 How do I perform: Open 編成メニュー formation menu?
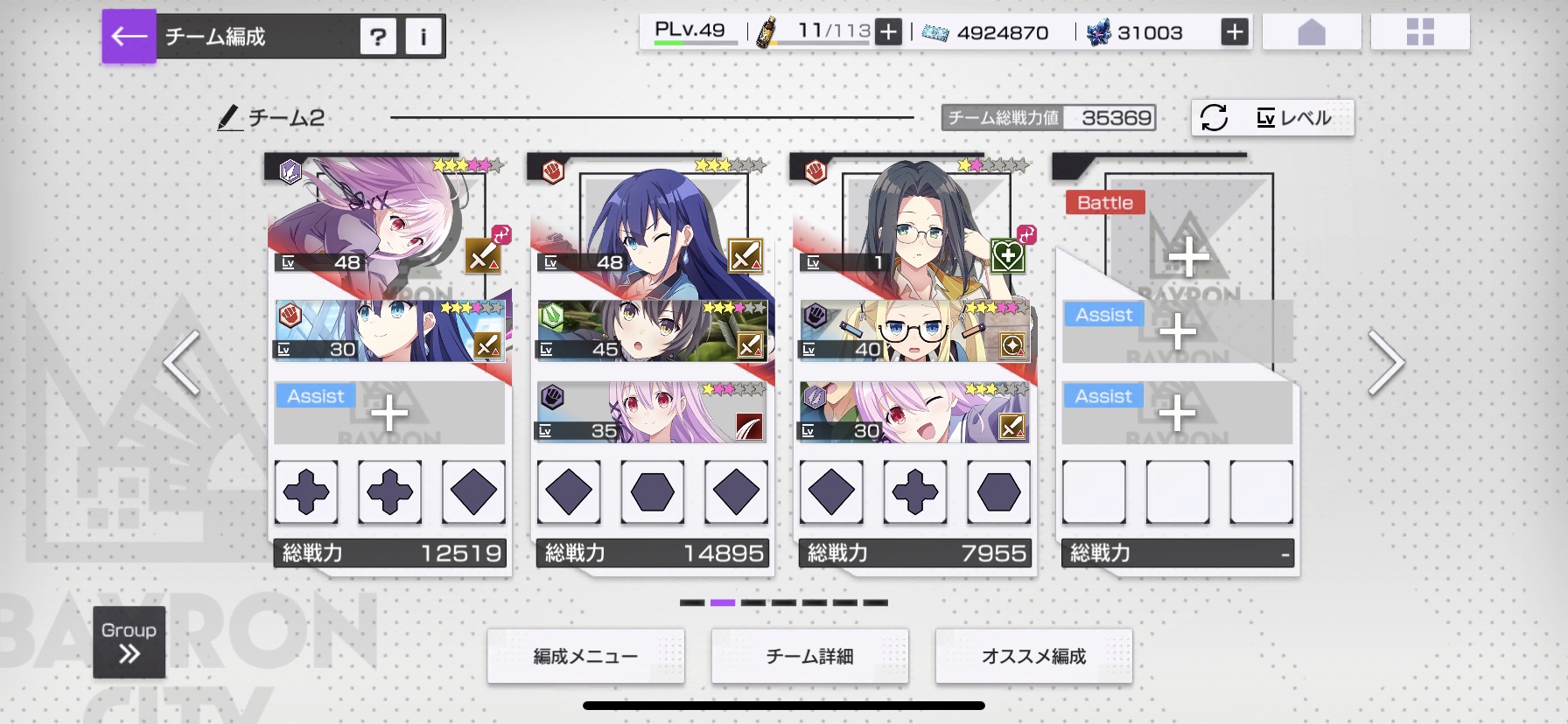pos(585,656)
